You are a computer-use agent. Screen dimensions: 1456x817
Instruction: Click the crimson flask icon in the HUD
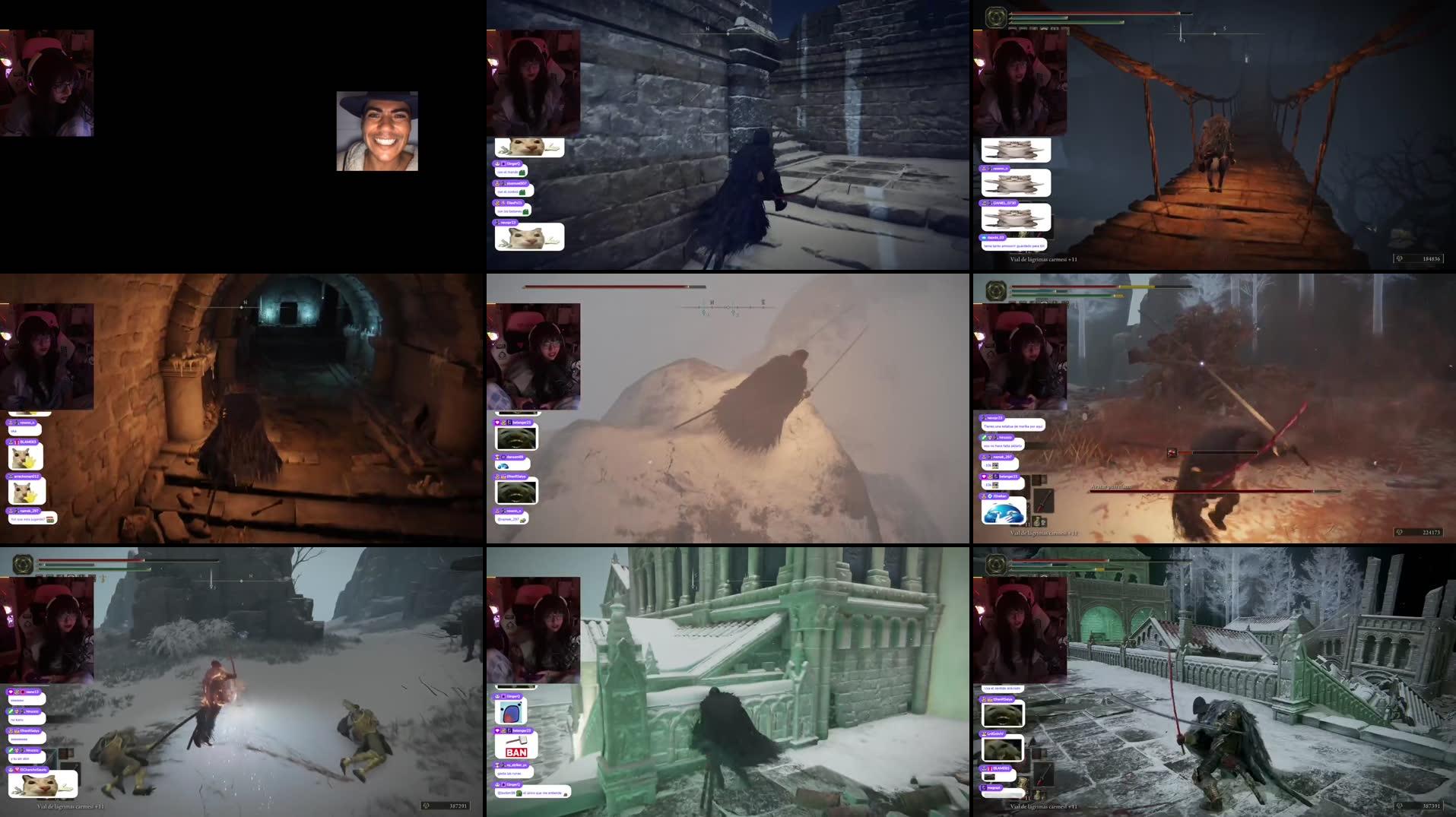(1036, 520)
